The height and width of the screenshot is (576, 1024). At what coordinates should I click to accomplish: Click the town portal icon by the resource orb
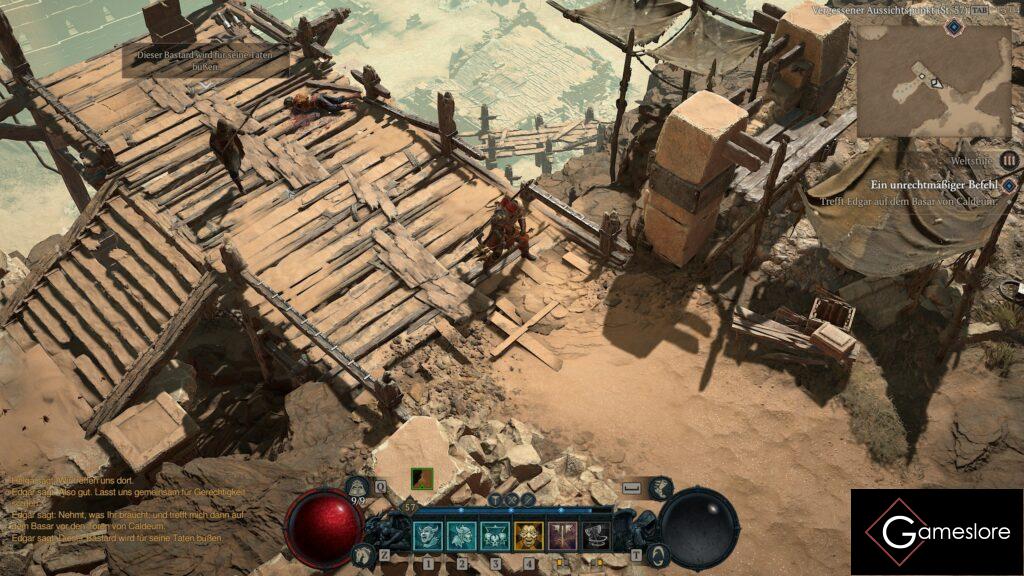656,553
